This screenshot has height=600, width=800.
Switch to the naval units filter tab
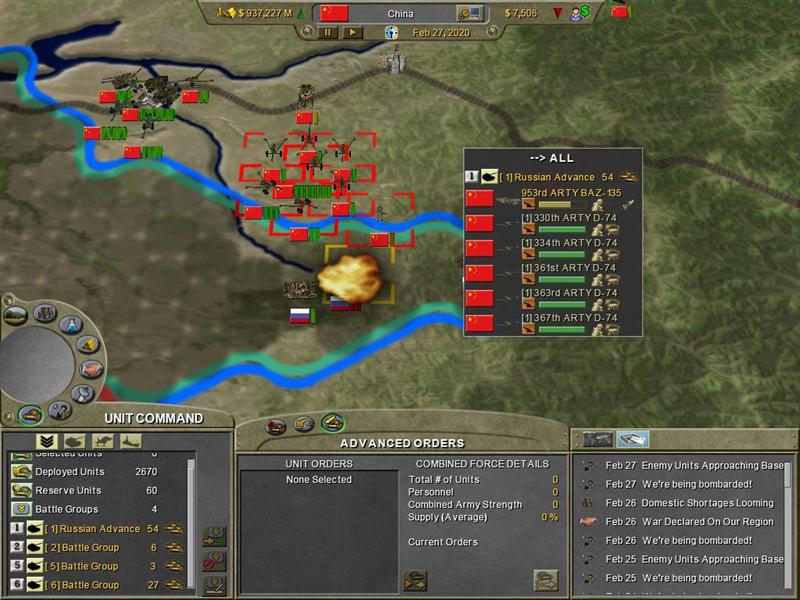(130, 441)
